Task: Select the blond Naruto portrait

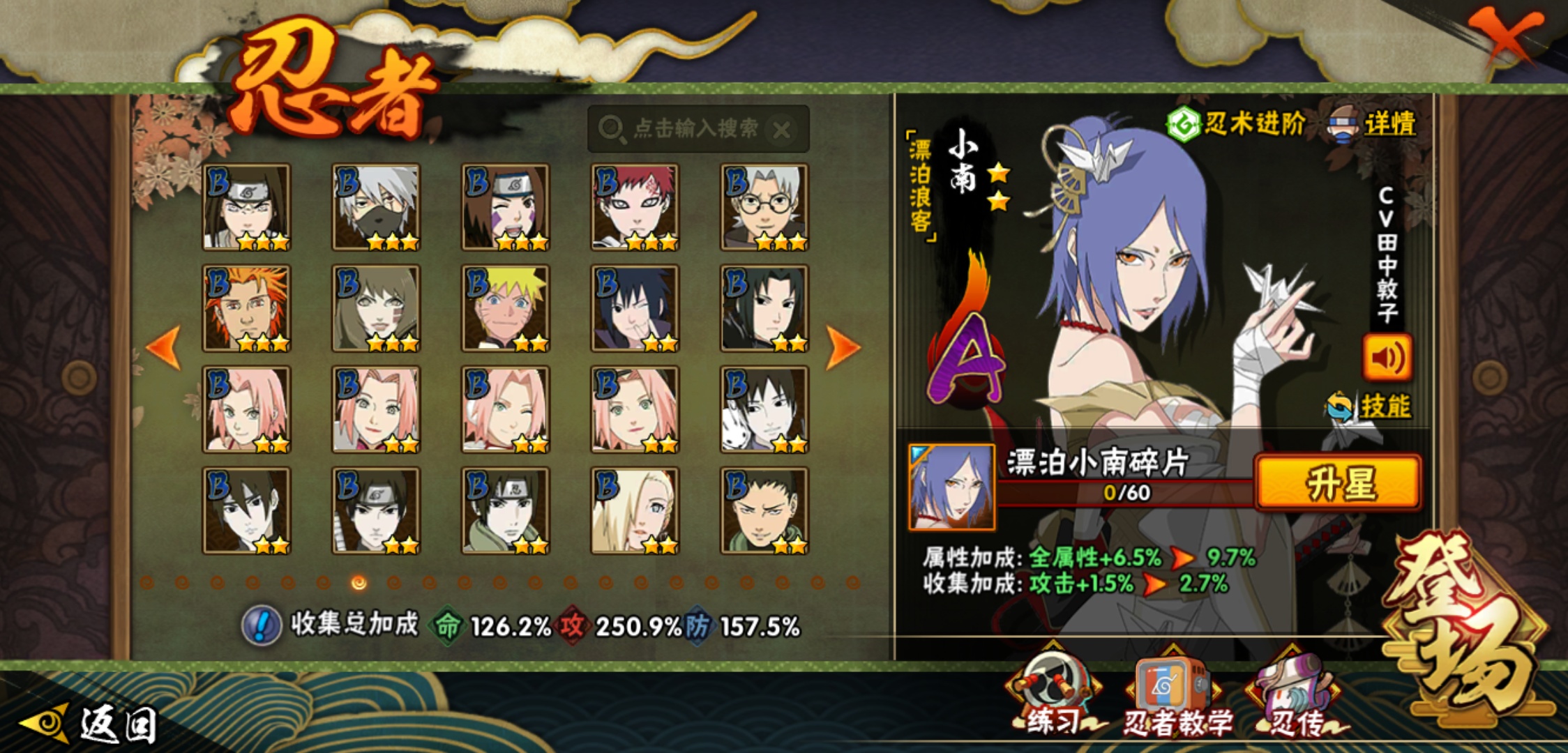Action: click(506, 308)
